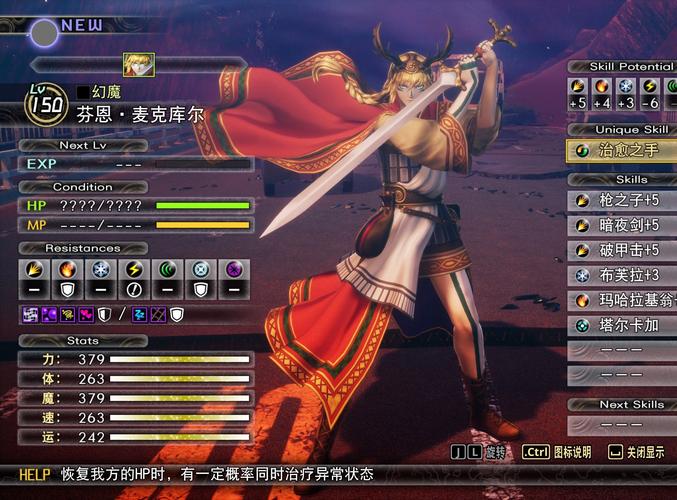Click the demon portrait thumbnail

[136, 64]
